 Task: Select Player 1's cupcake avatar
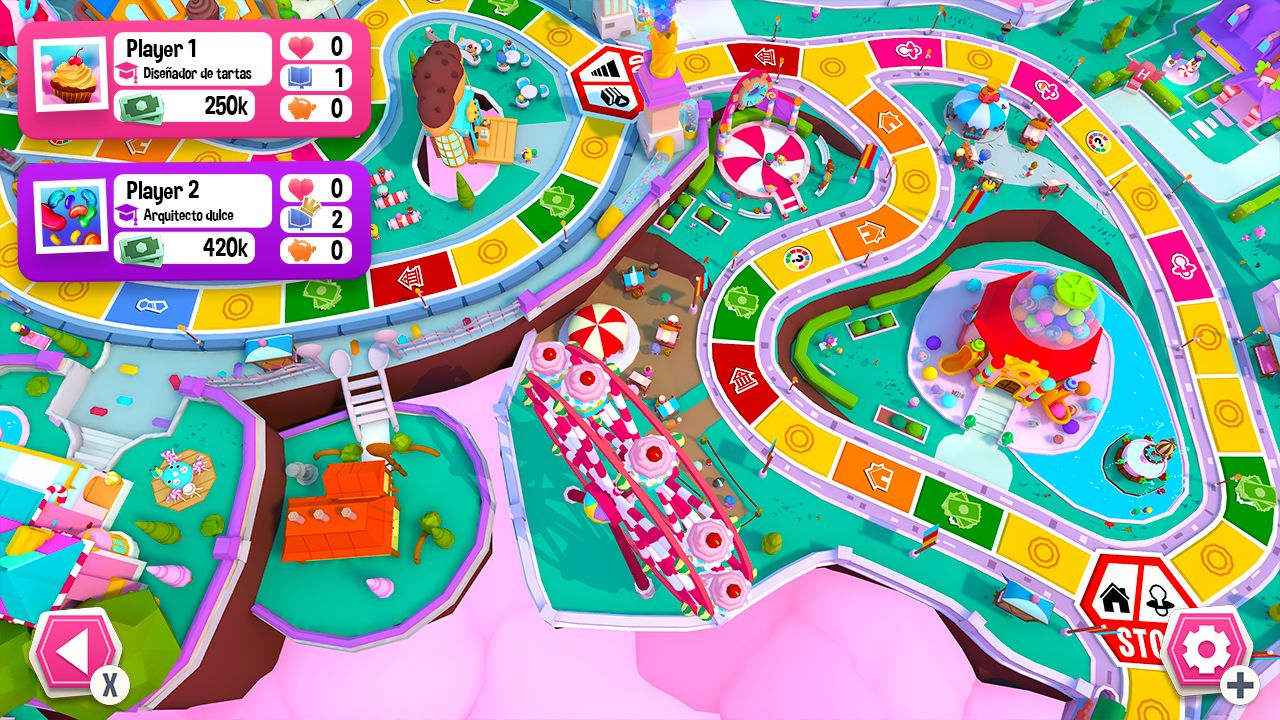(x=70, y=72)
